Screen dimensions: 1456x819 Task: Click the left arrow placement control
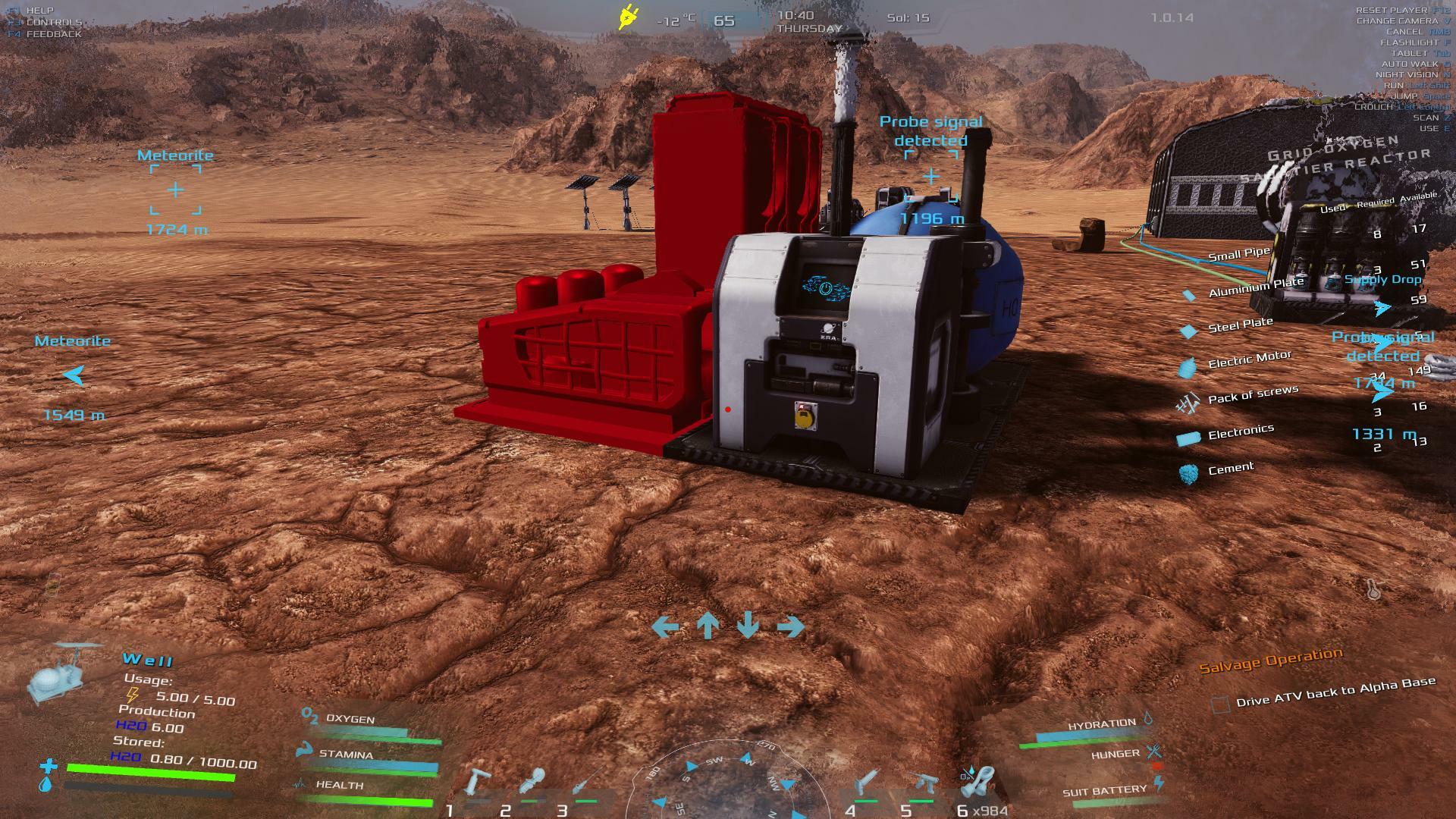point(665,627)
